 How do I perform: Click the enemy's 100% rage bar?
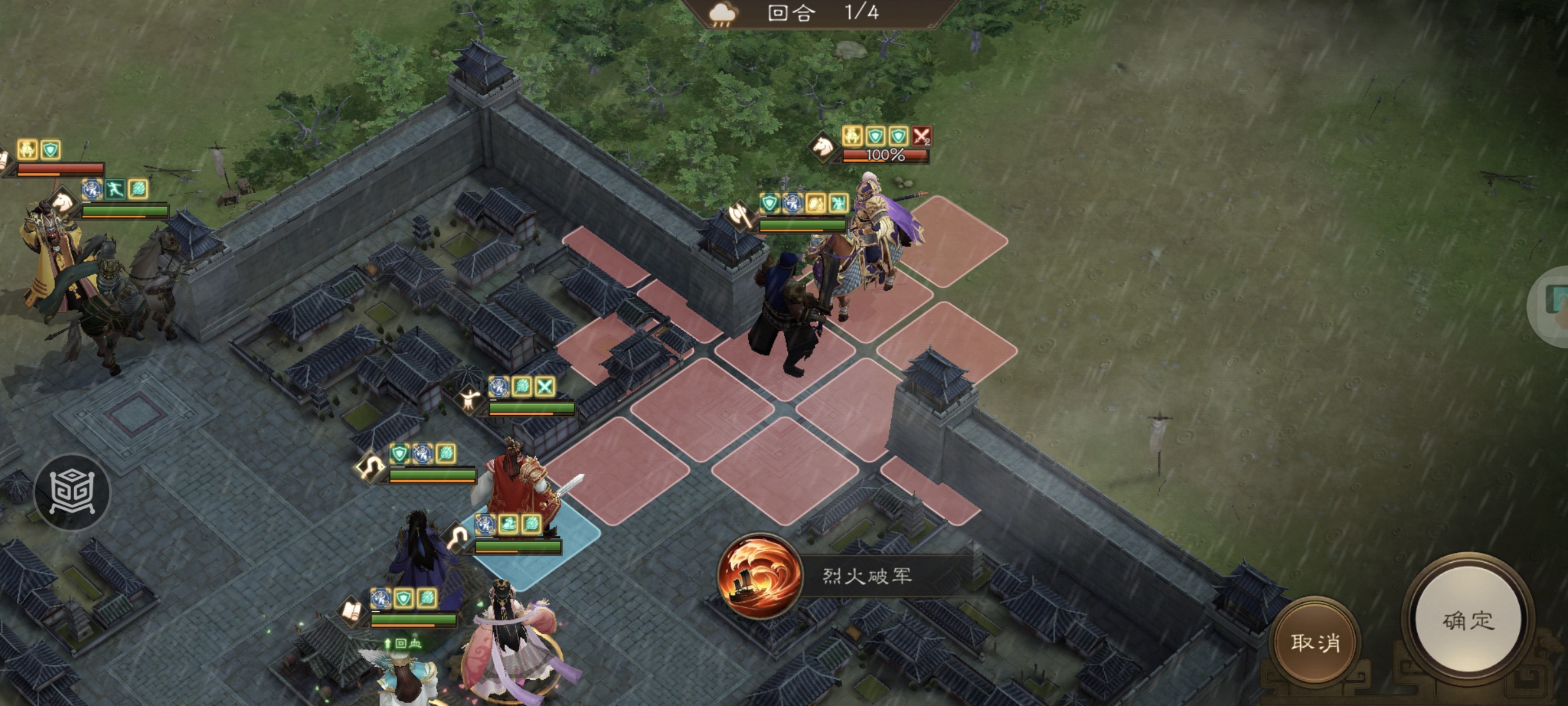883,156
